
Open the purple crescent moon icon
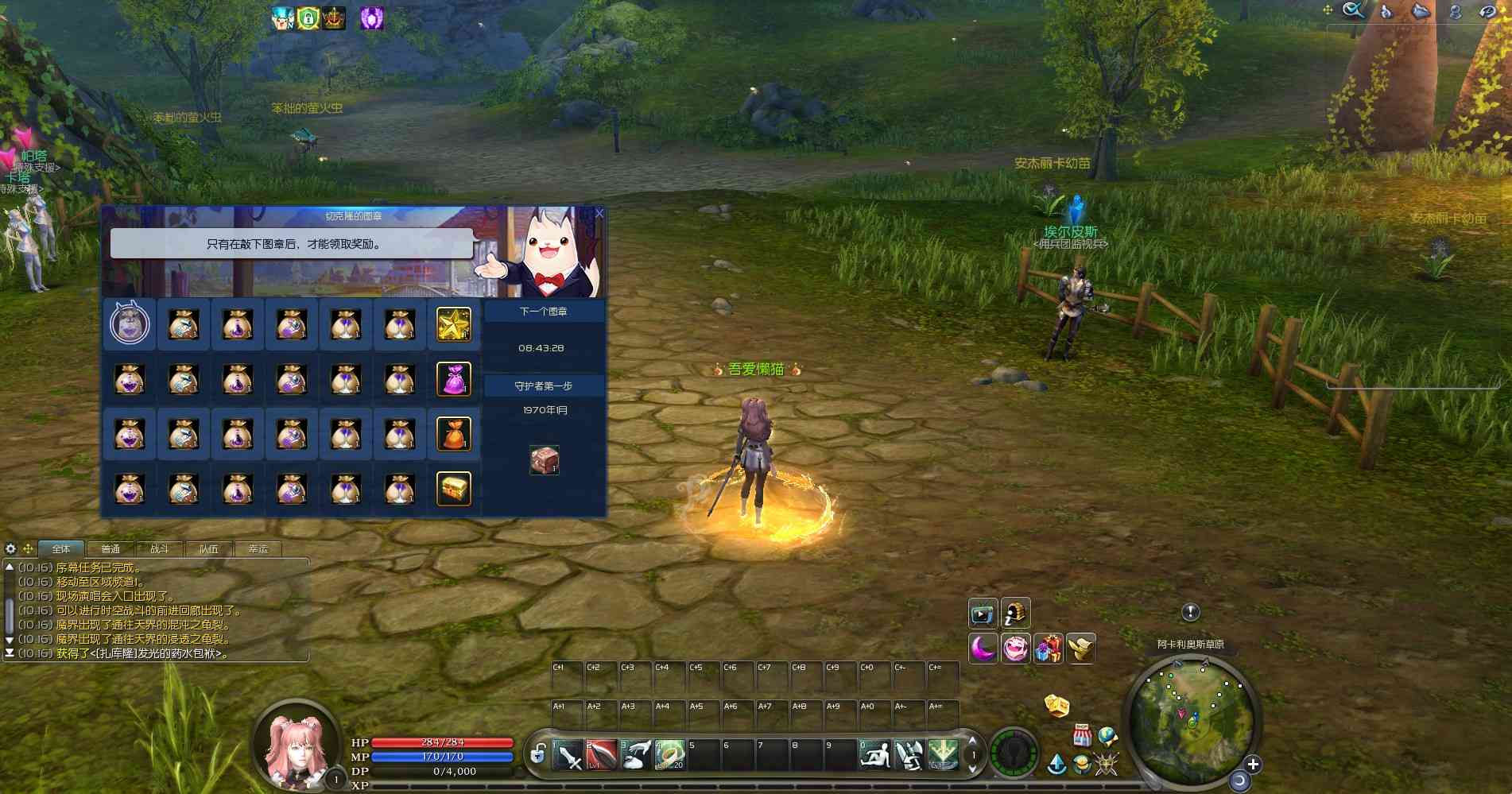tap(983, 649)
